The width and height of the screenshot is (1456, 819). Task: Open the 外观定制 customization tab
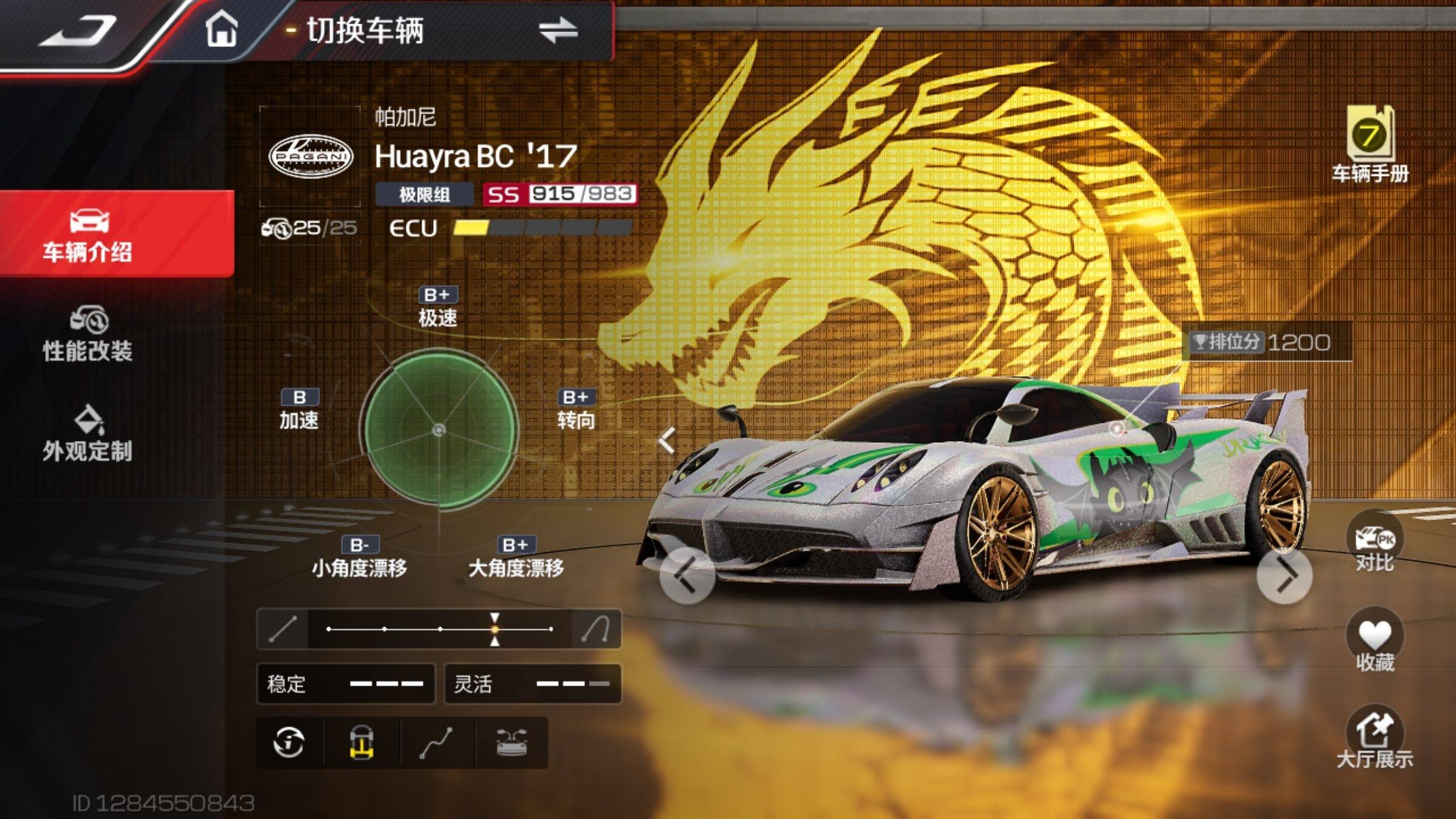[x=89, y=434]
